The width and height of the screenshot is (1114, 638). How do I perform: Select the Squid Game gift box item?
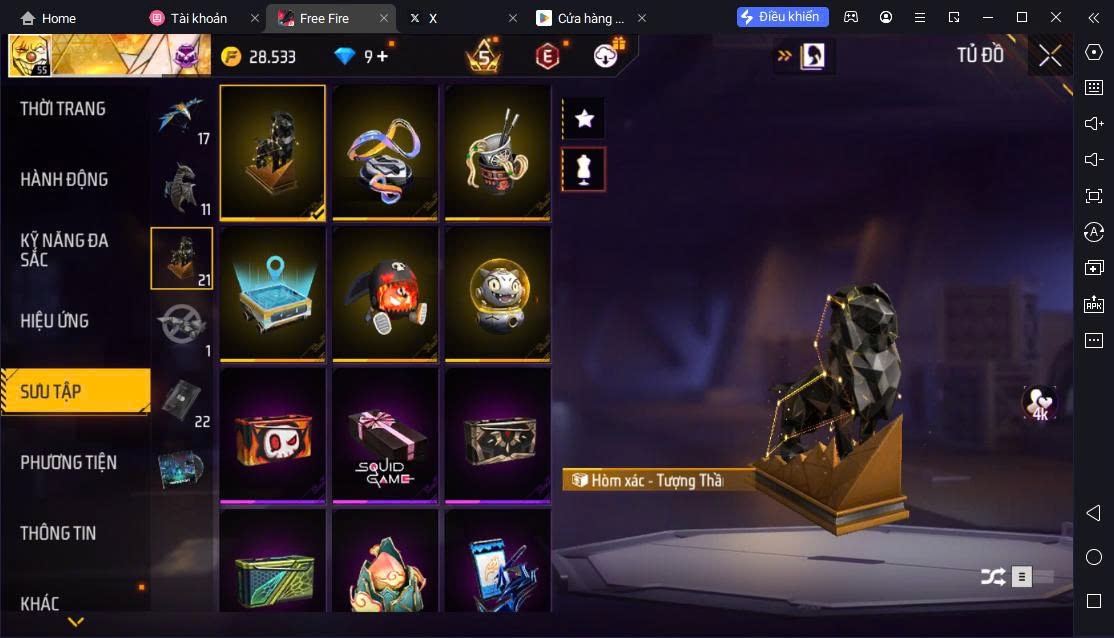point(385,434)
